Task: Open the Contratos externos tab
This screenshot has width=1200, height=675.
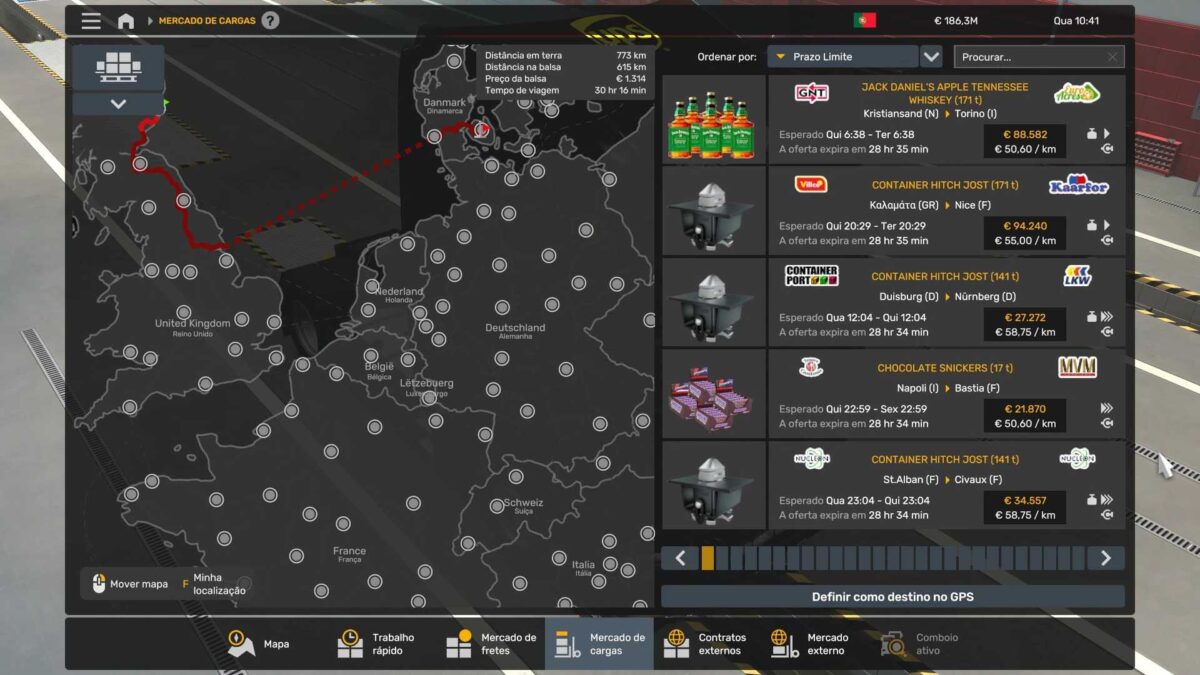Action: pos(707,644)
